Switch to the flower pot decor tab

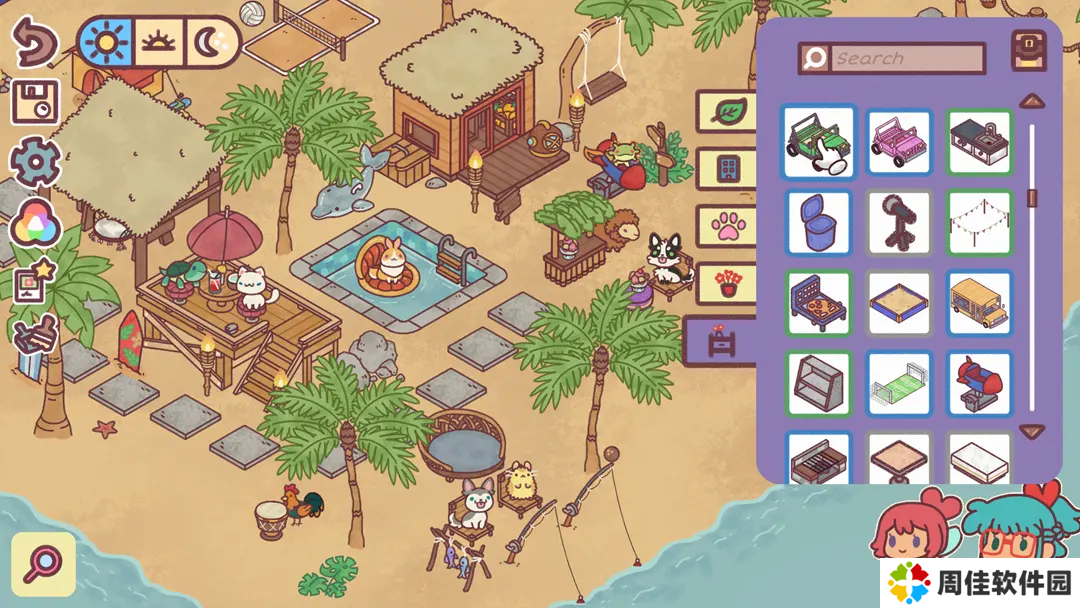point(726,283)
